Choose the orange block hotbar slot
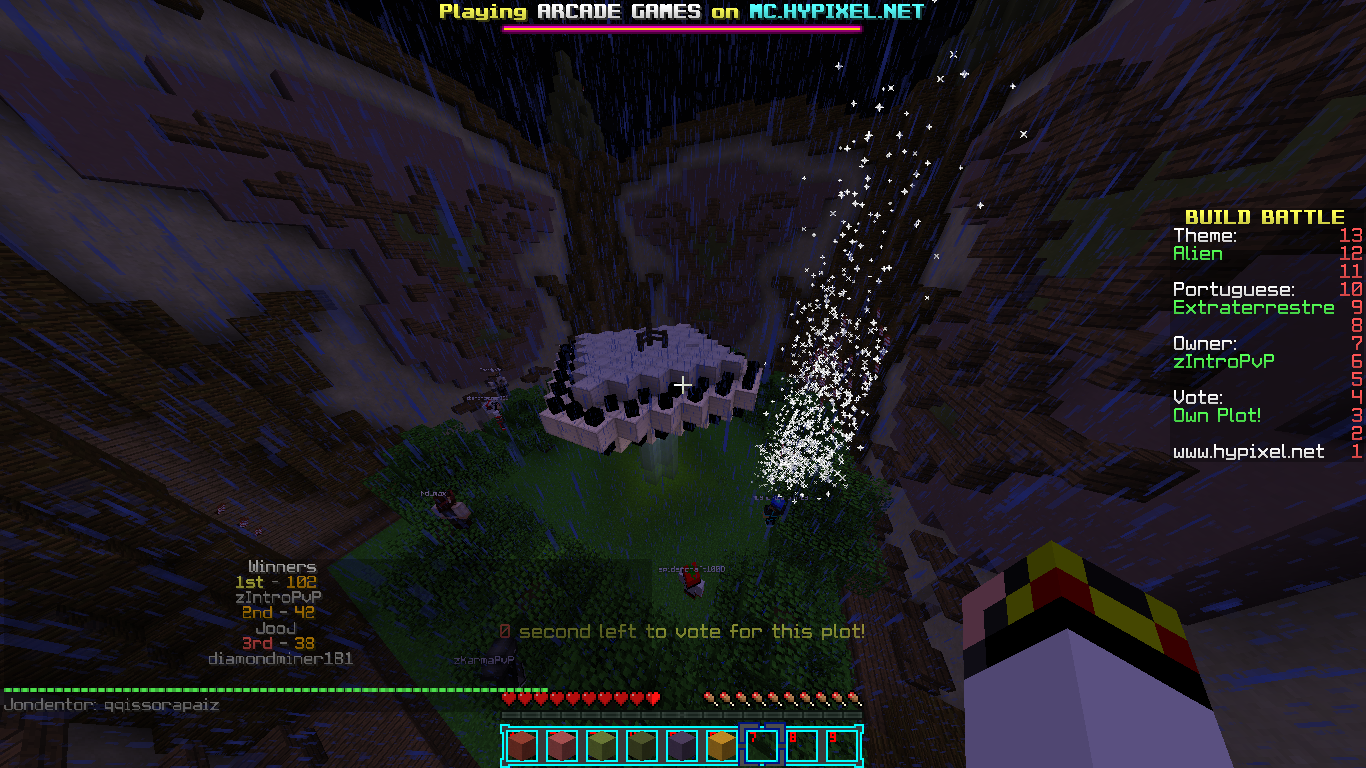The width and height of the screenshot is (1366, 768). click(x=720, y=745)
